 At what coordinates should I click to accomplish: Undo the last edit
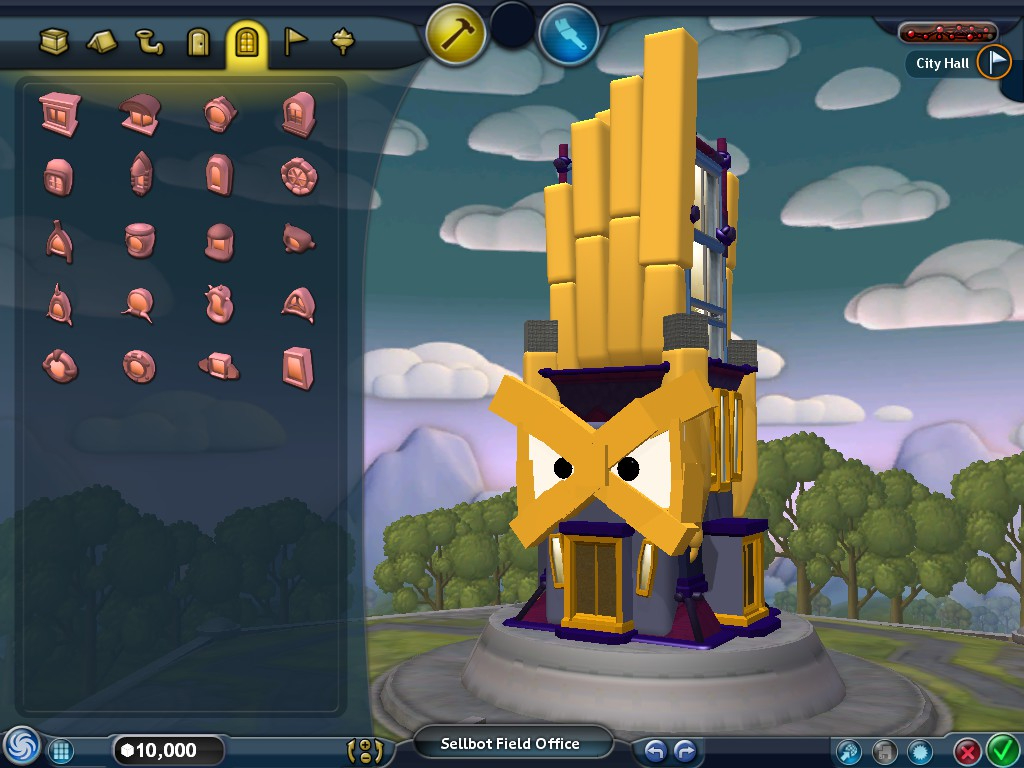coord(655,750)
